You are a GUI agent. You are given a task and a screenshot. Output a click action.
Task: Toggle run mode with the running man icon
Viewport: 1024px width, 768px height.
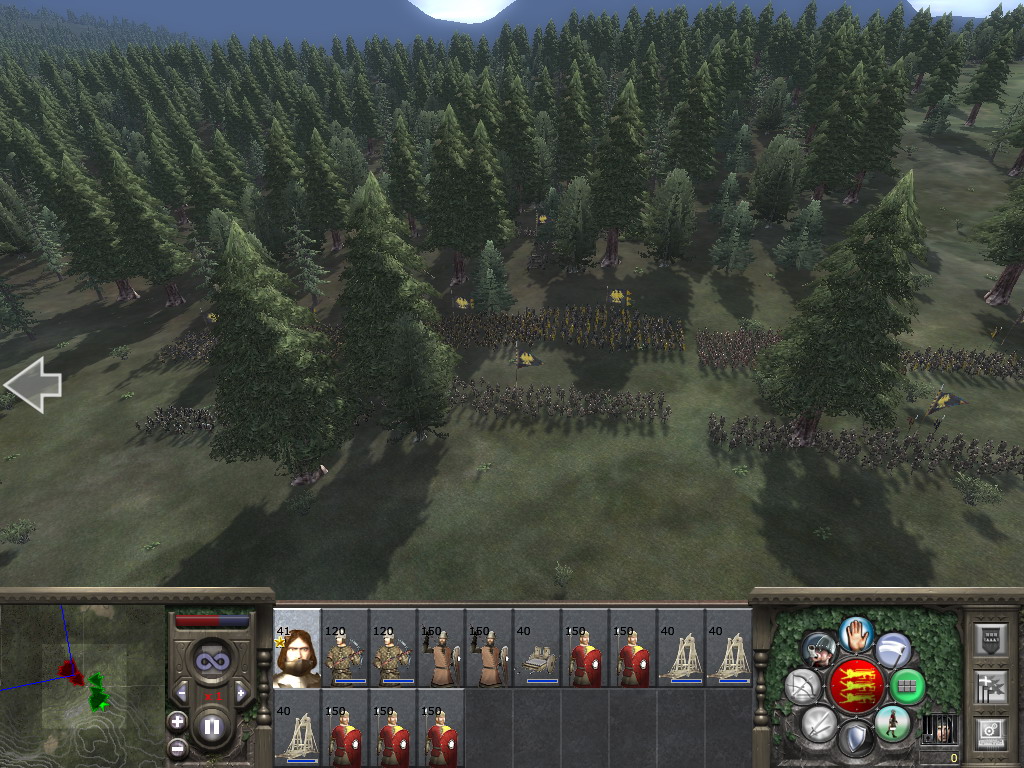coord(892,723)
